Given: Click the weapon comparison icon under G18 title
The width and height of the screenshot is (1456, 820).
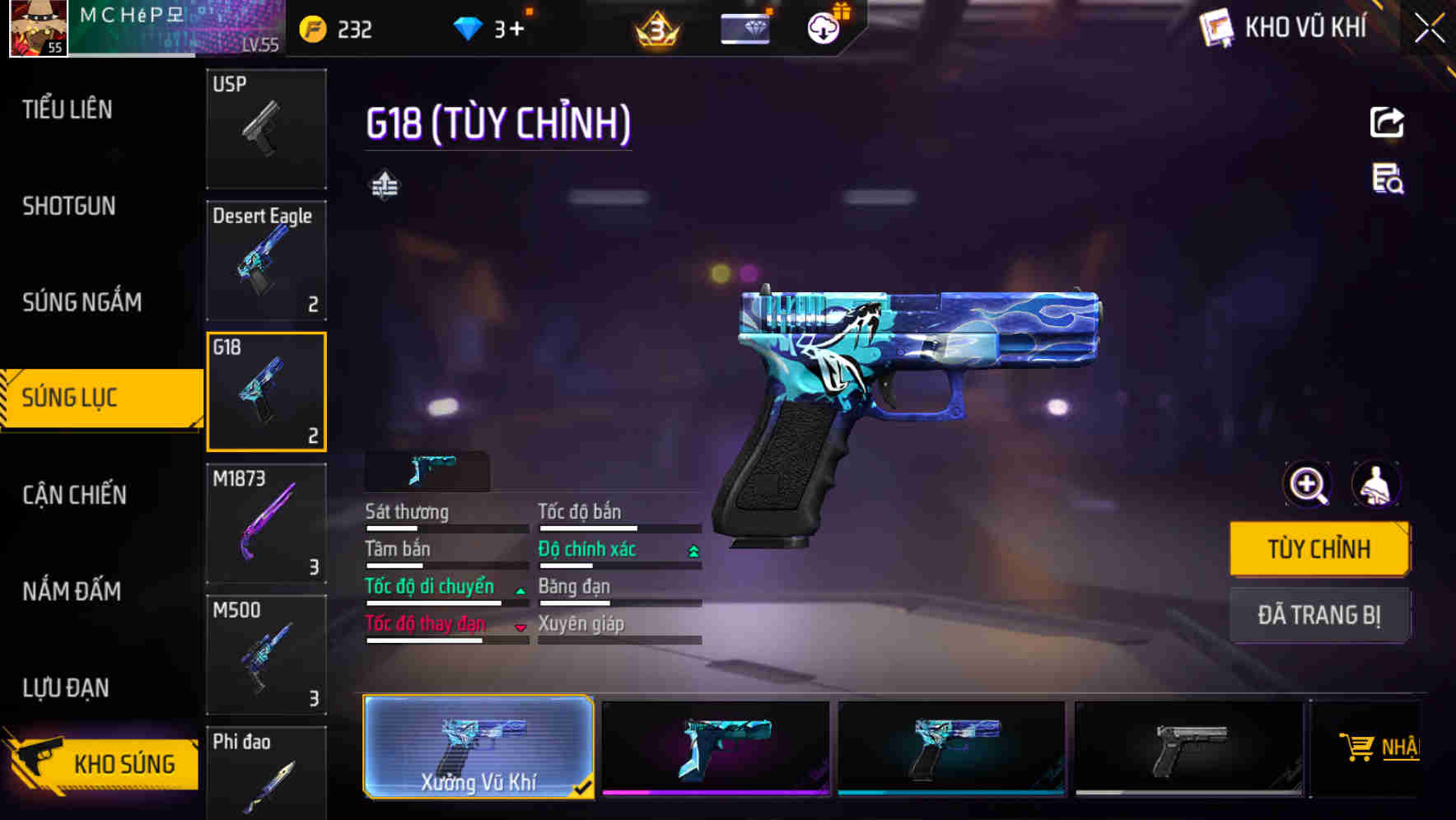Looking at the screenshot, I should 384,185.
